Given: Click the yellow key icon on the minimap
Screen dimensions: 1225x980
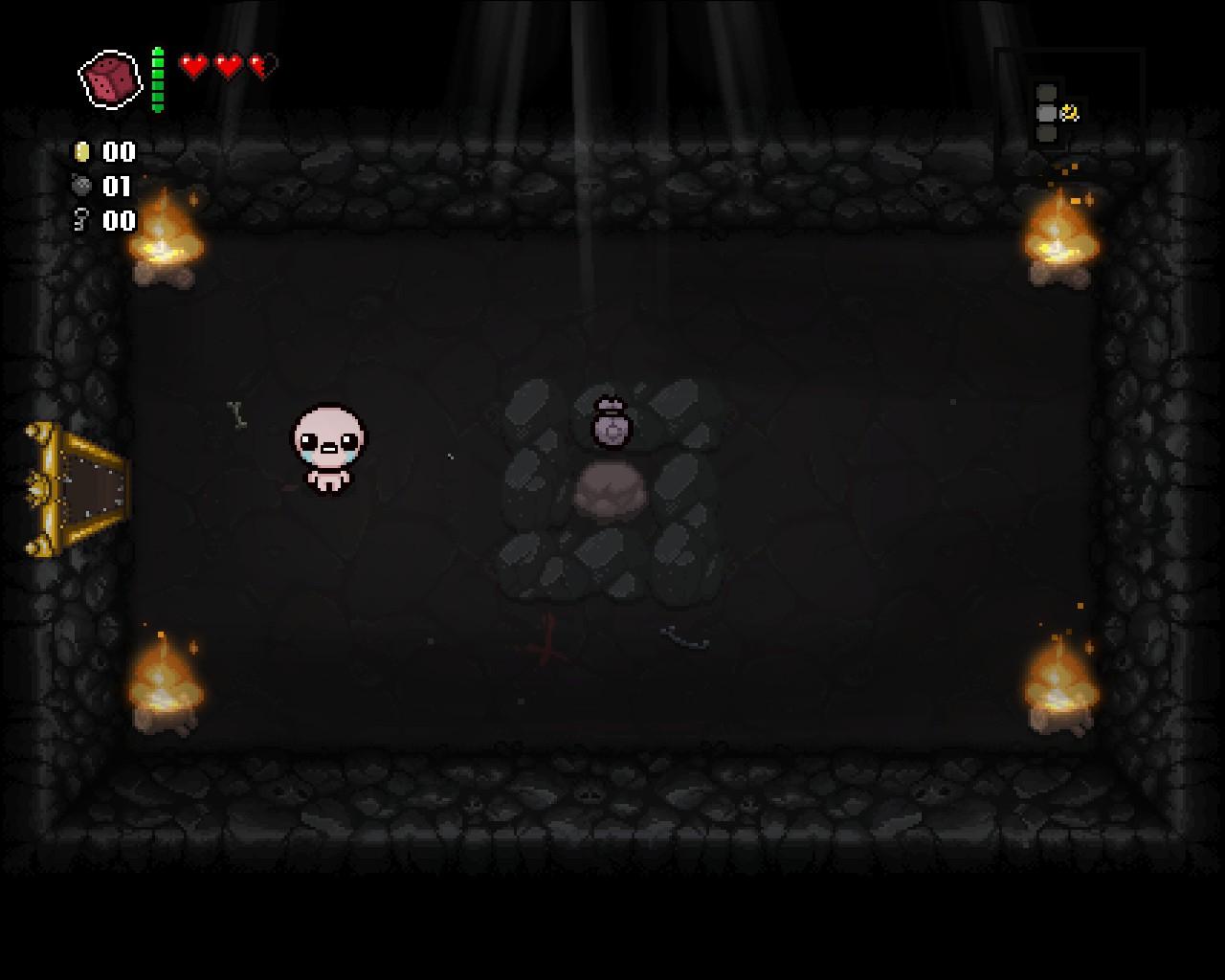Looking at the screenshot, I should [x=1070, y=112].
